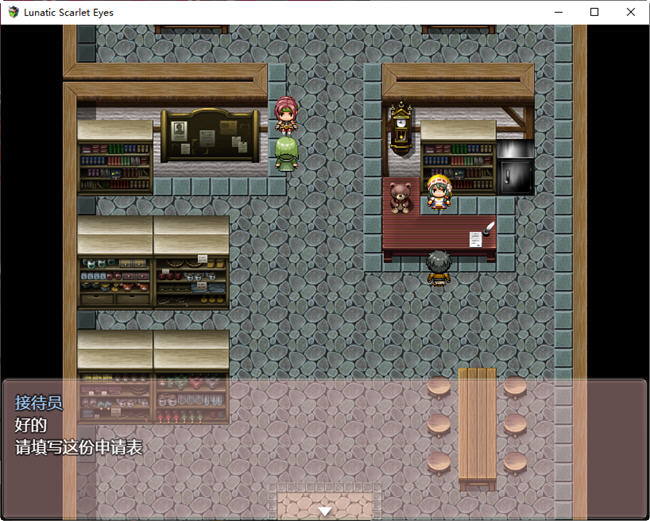Minimize the game window
The image size is (650, 521).
[x=558, y=12]
